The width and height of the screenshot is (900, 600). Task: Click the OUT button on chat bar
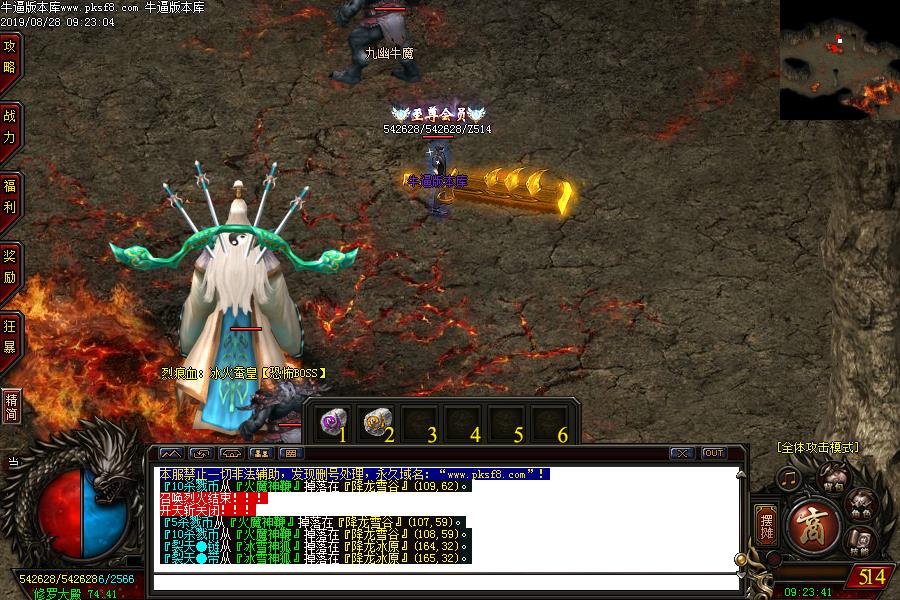click(x=713, y=453)
